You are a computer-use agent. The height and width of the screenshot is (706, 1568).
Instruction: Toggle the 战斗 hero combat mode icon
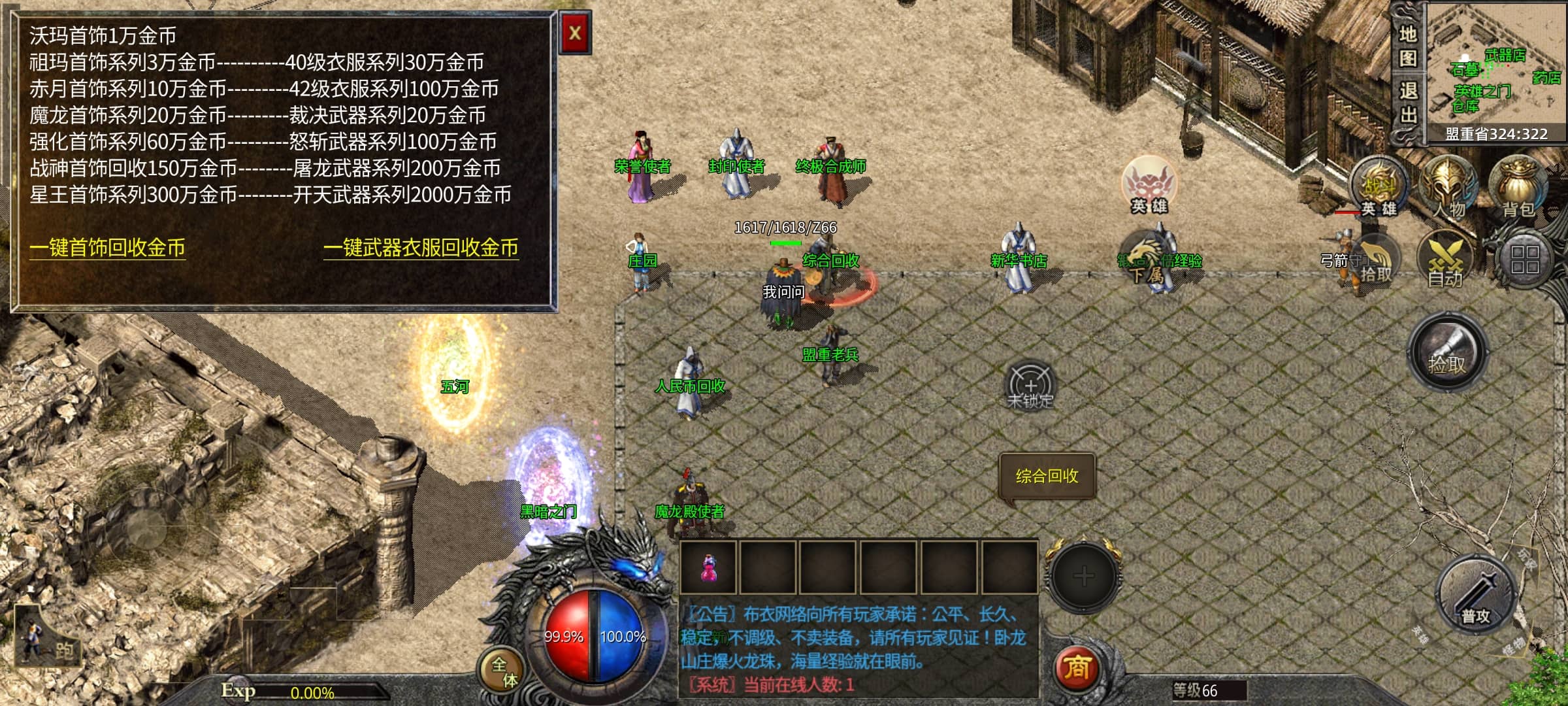pos(1379,186)
